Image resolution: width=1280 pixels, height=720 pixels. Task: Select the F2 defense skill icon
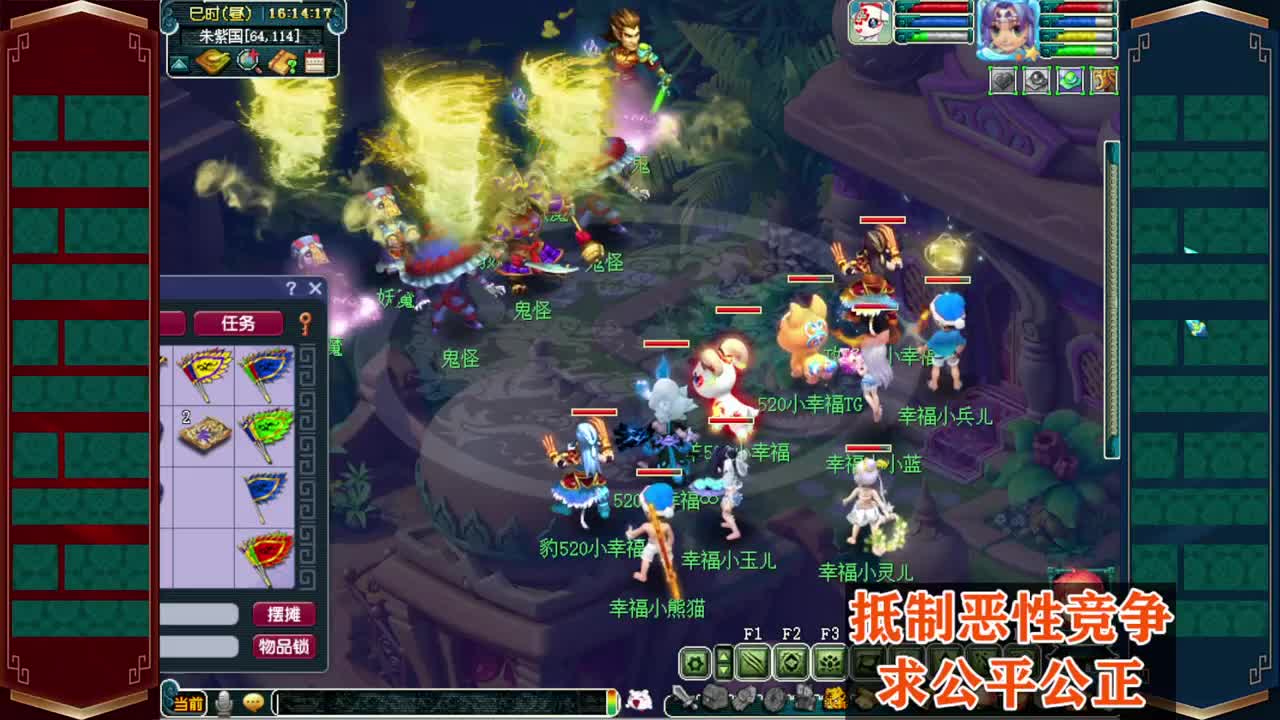pyautogui.click(x=793, y=662)
